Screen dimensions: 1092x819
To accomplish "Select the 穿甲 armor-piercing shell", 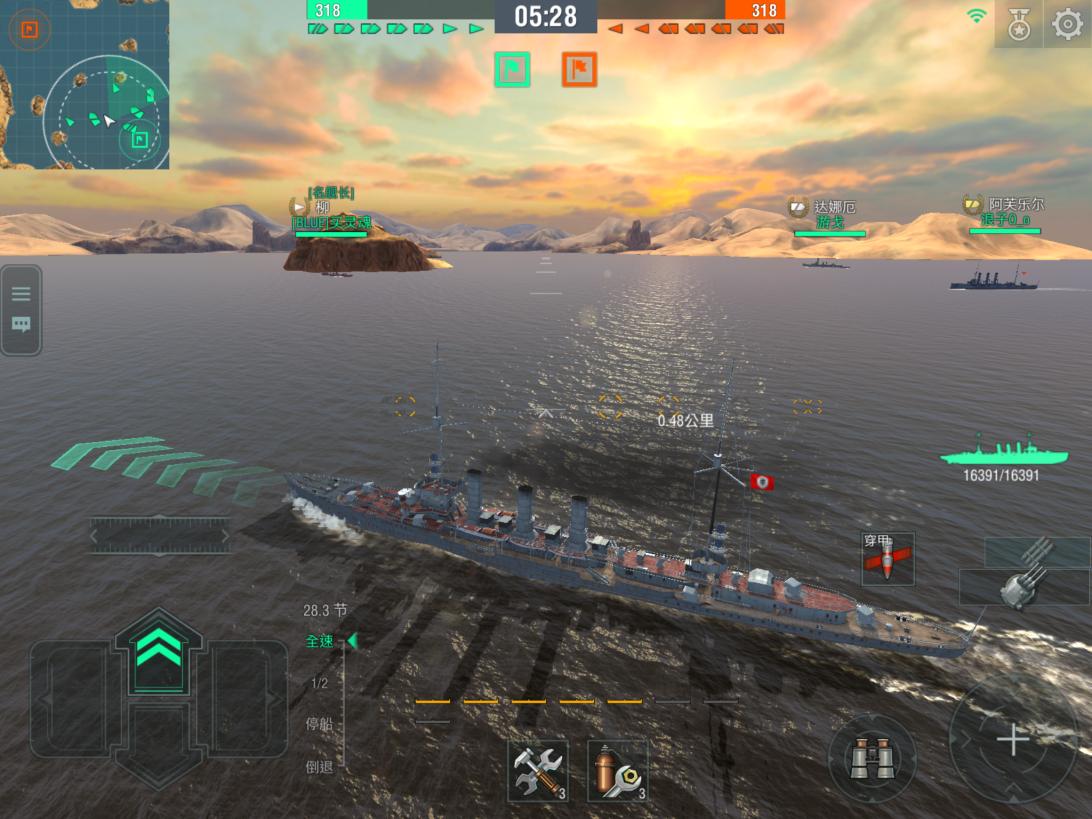I will click(x=887, y=559).
